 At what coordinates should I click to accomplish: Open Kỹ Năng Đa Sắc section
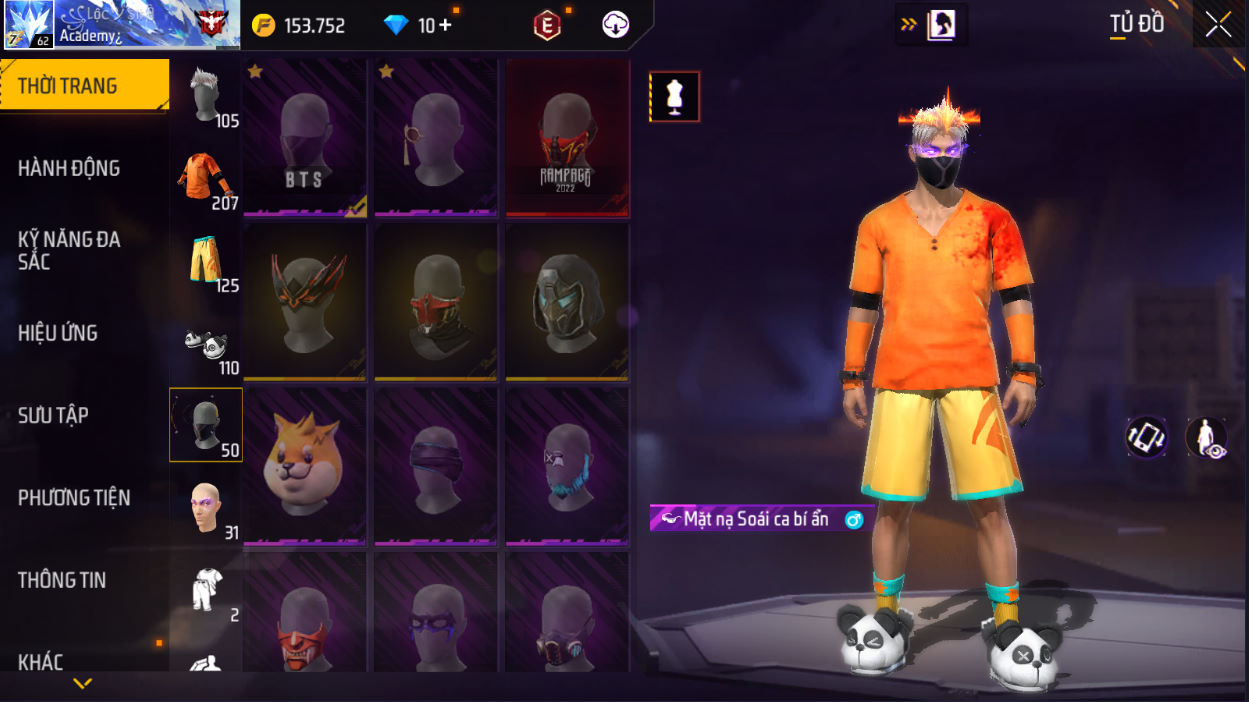[x=70, y=250]
